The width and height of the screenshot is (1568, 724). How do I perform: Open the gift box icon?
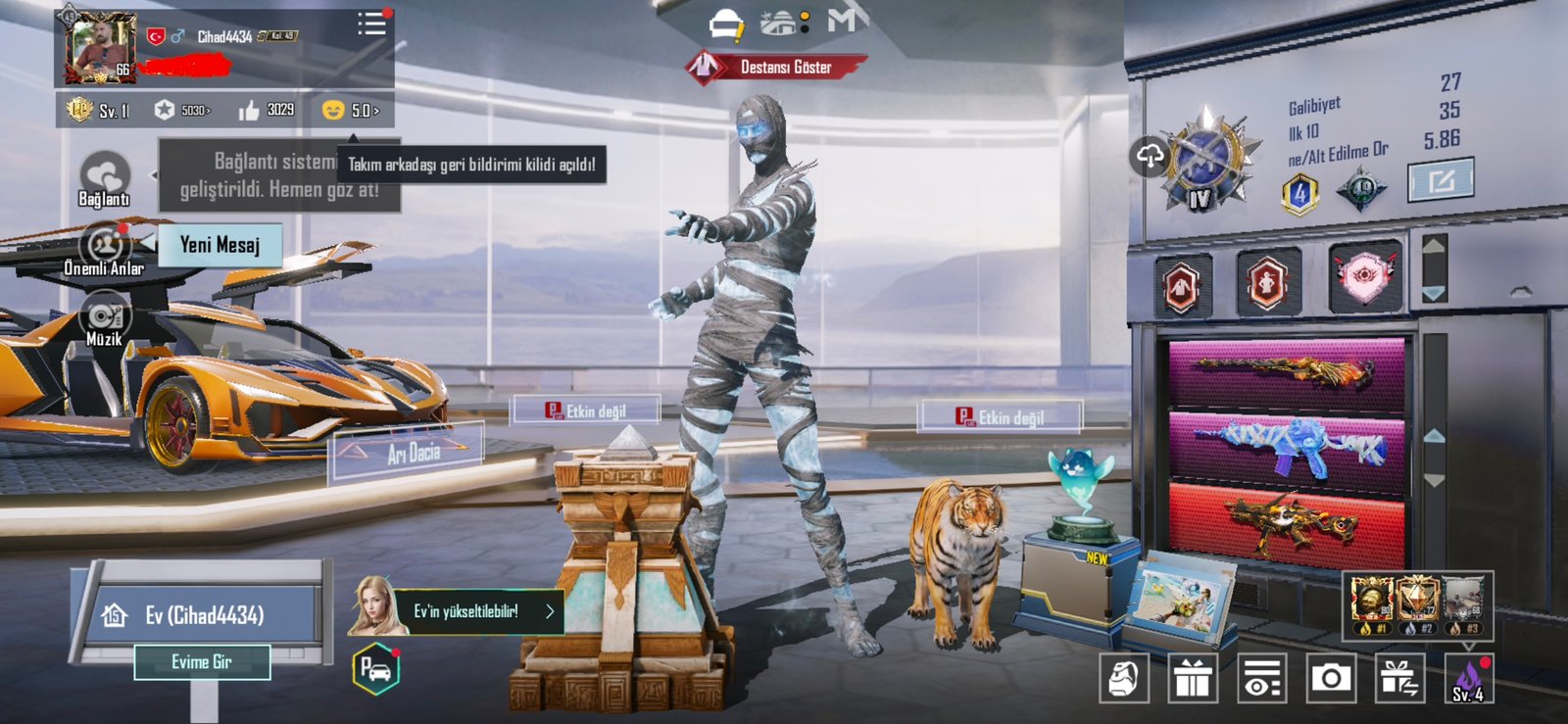[1192, 677]
